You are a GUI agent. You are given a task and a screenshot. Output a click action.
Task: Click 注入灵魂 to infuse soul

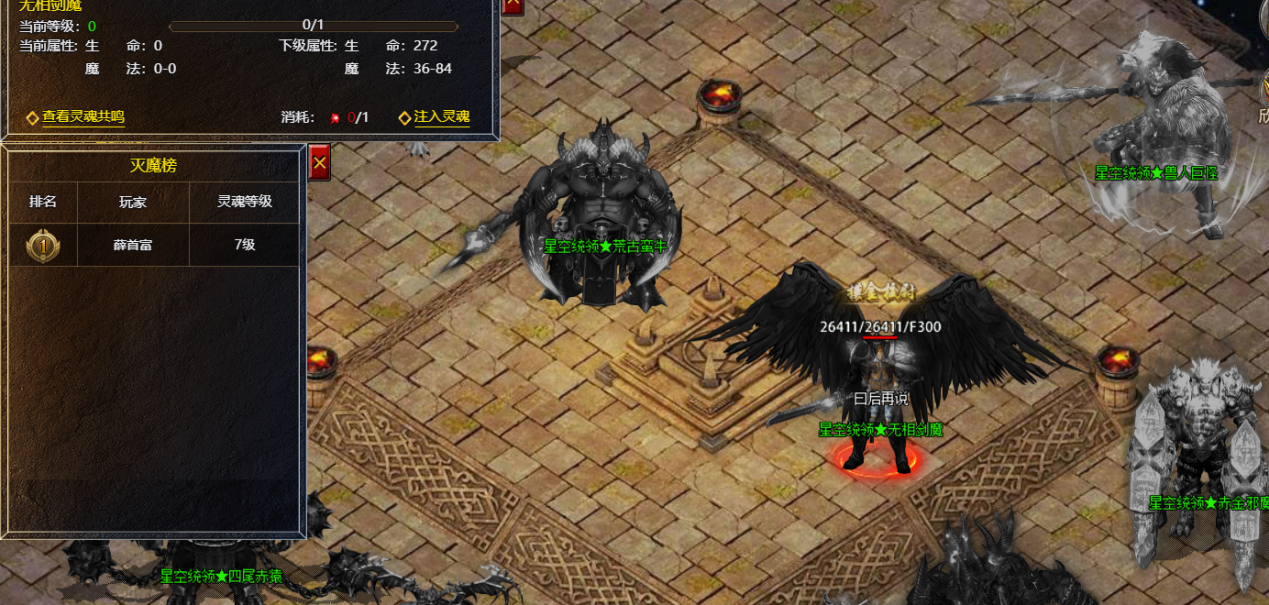[441, 117]
